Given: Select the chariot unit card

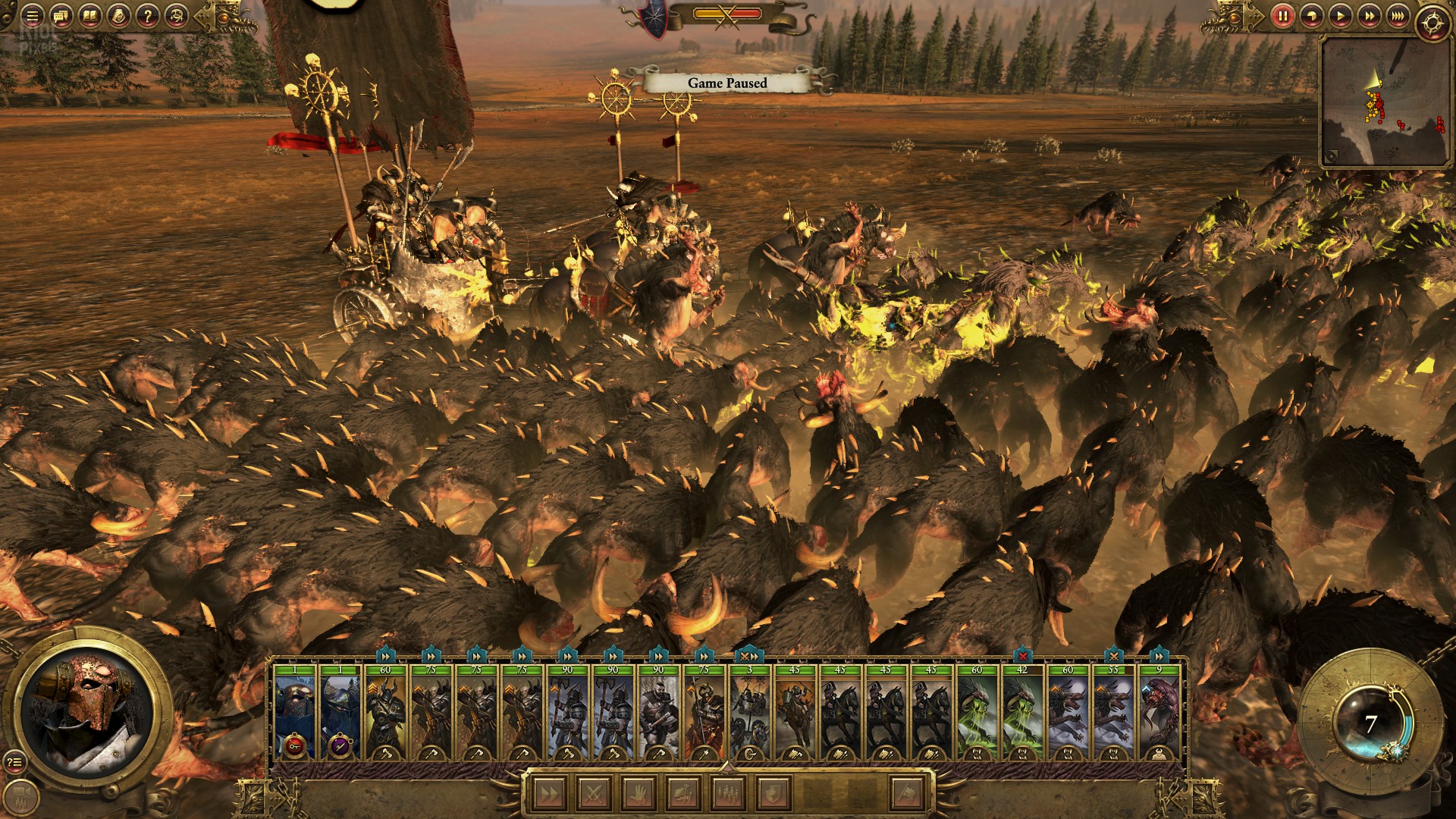Looking at the screenshot, I should tap(749, 713).
